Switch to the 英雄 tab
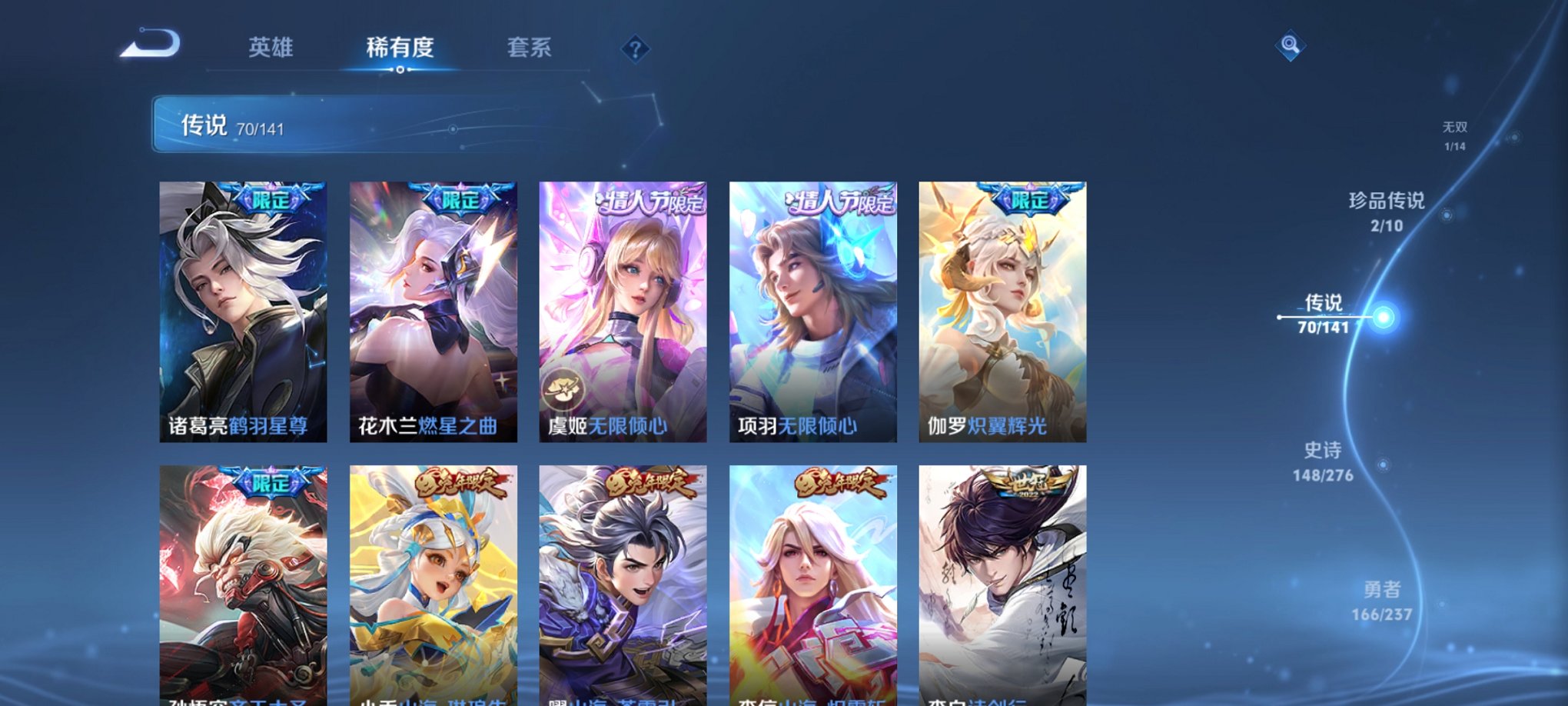This screenshot has width=1568, height=706. click(x=271, y=48)
